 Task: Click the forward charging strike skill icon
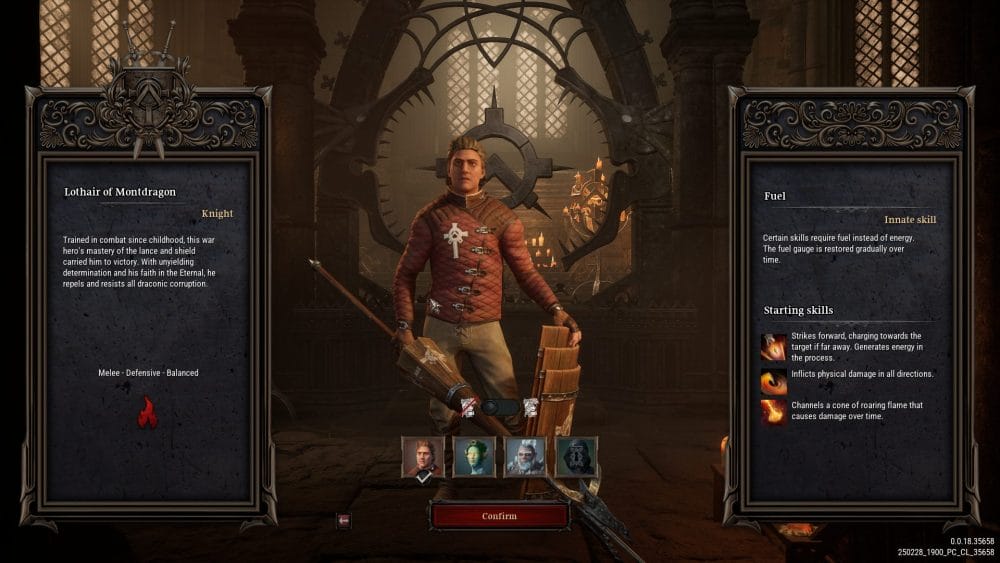pyautogui.click(x=774, y=347)
